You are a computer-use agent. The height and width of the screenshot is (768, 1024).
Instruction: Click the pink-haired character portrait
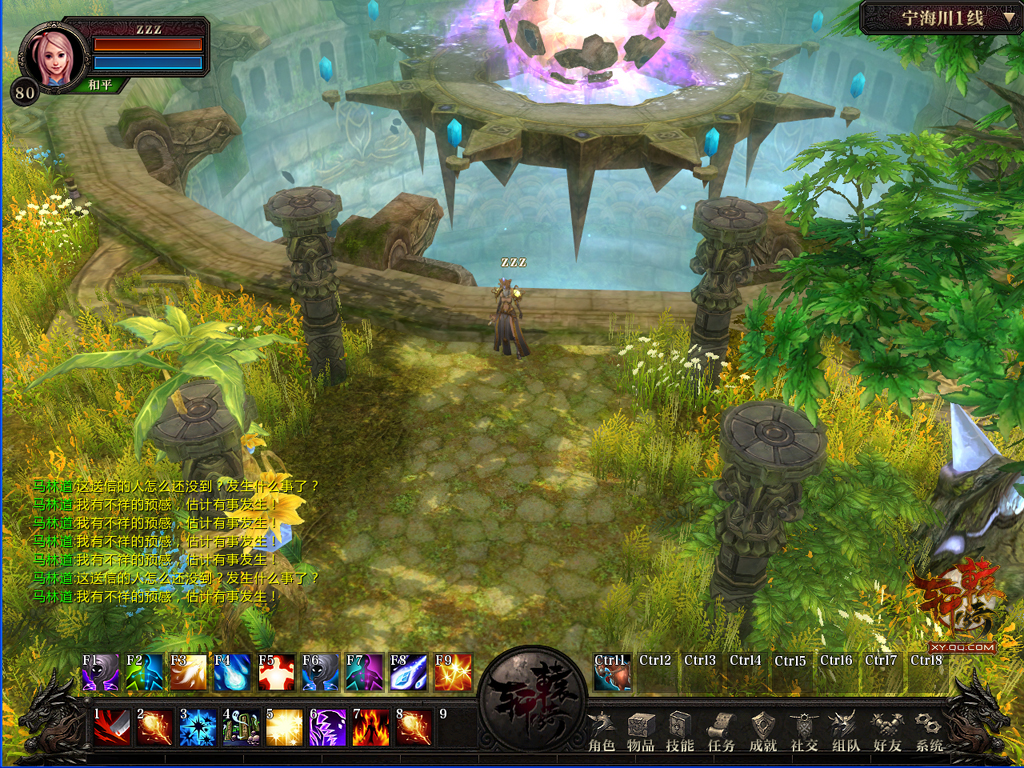[x=52, y=55]
